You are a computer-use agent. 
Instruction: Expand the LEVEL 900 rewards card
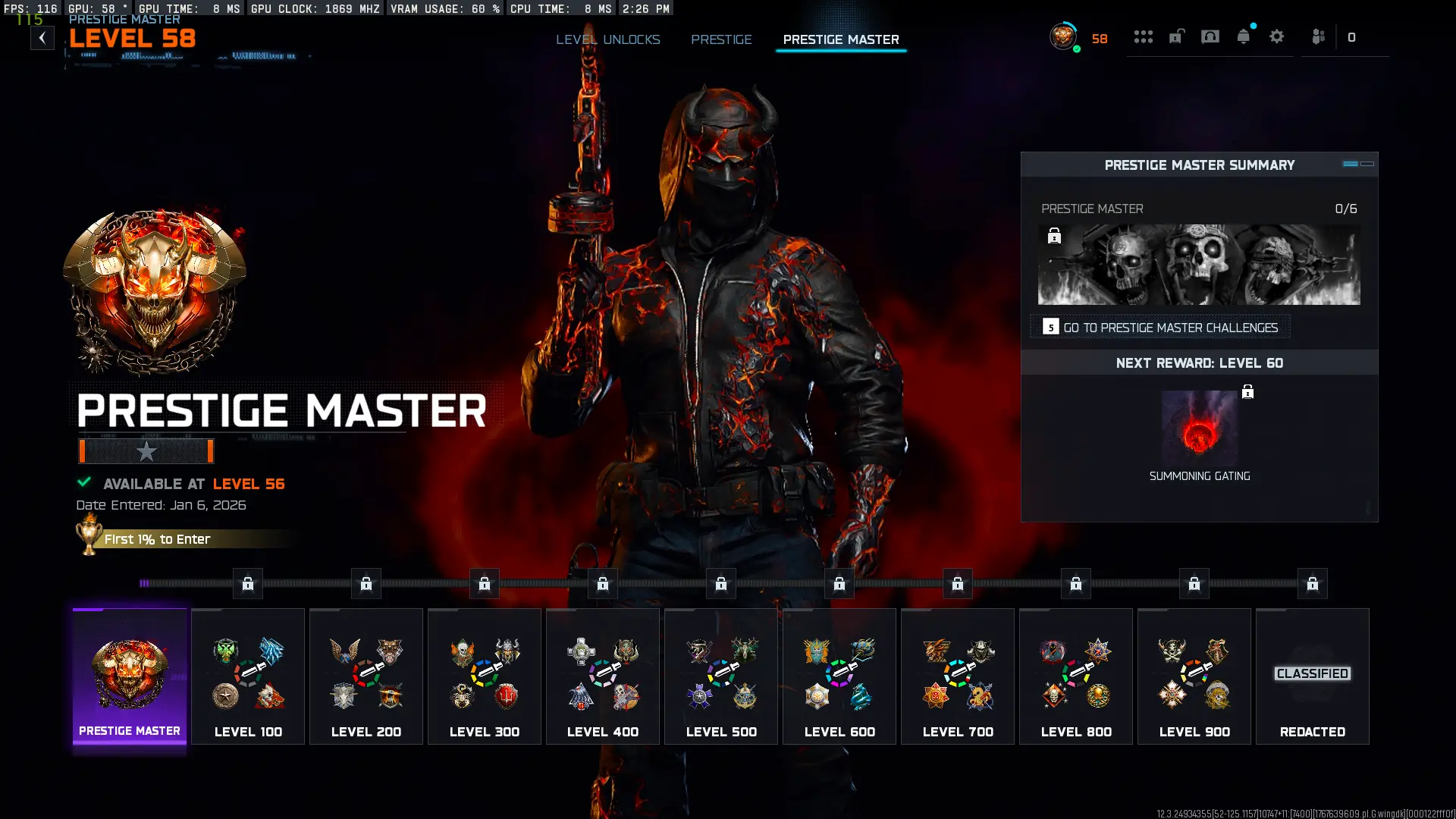pyautogui.click(x=1194, y=675)
